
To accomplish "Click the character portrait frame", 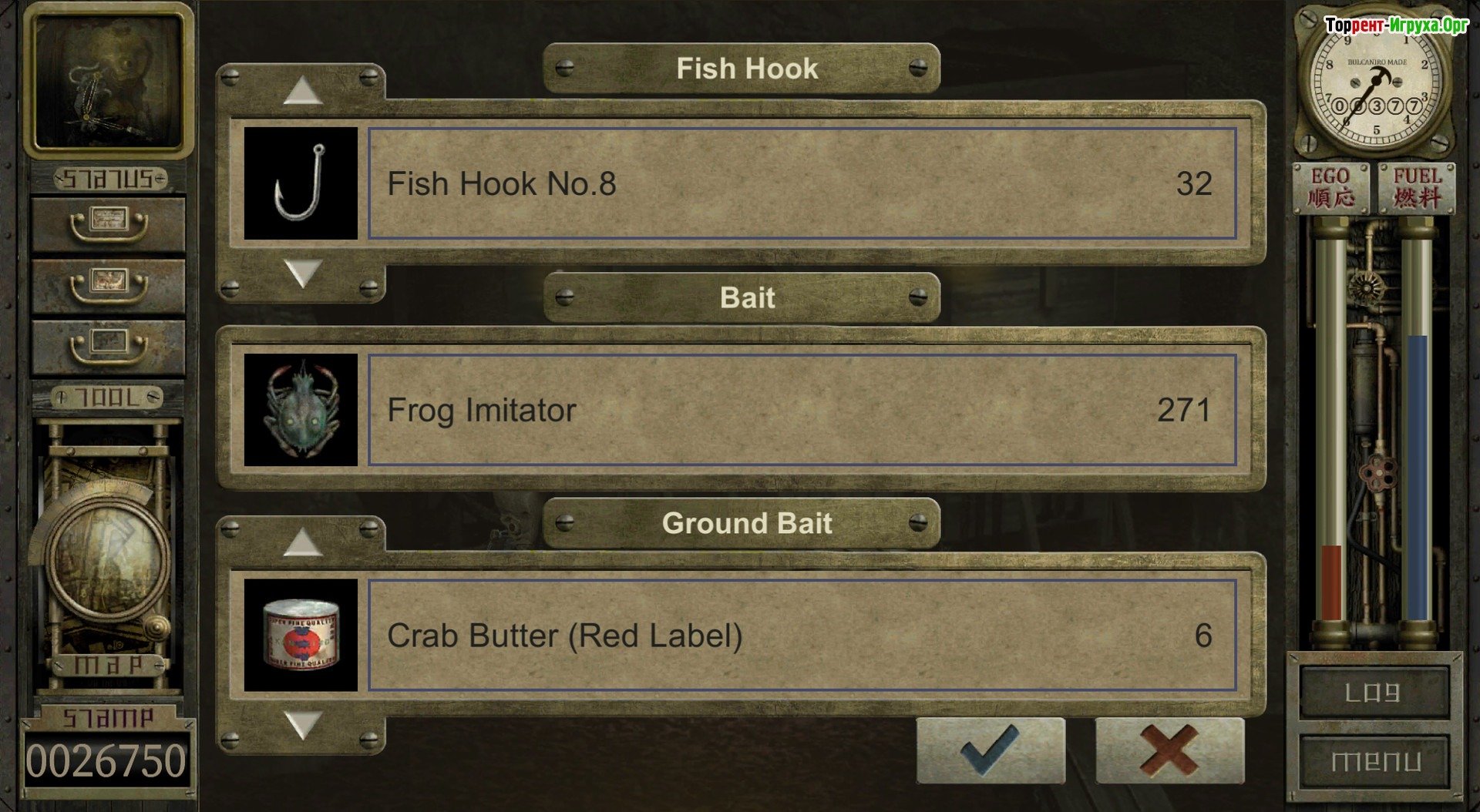I will (x=108, y=81).
